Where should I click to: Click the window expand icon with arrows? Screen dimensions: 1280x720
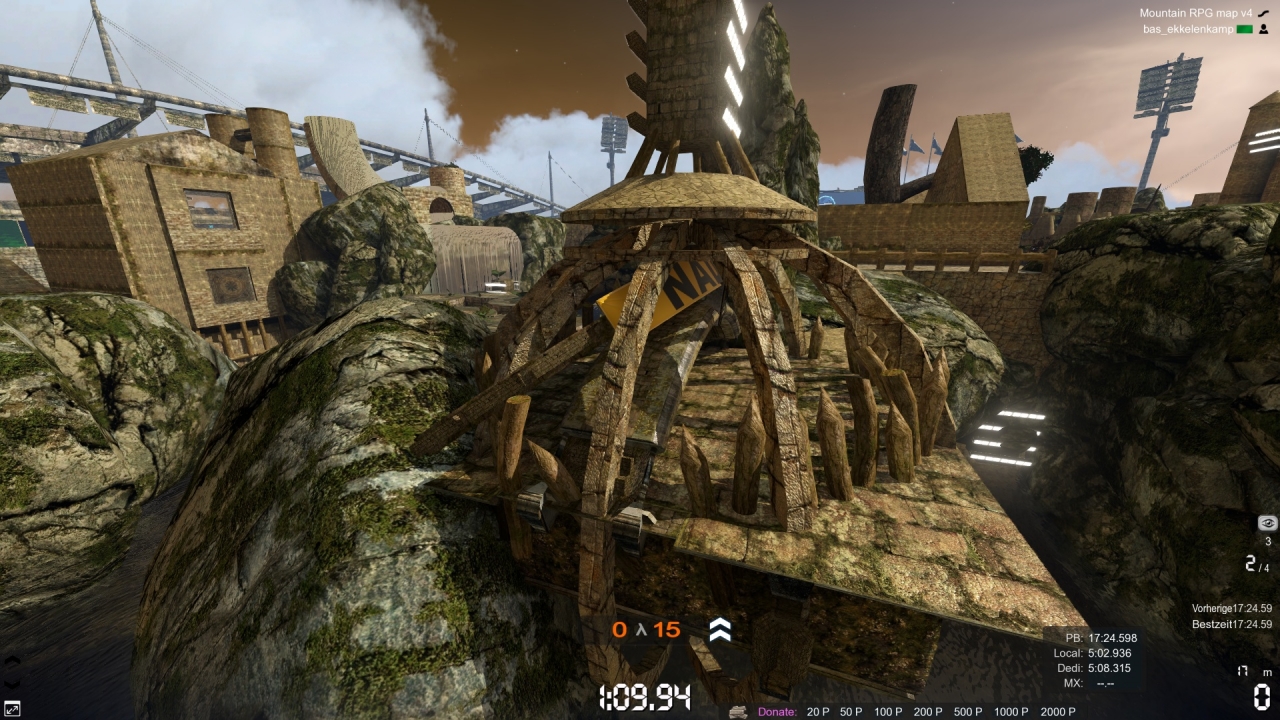11,709
